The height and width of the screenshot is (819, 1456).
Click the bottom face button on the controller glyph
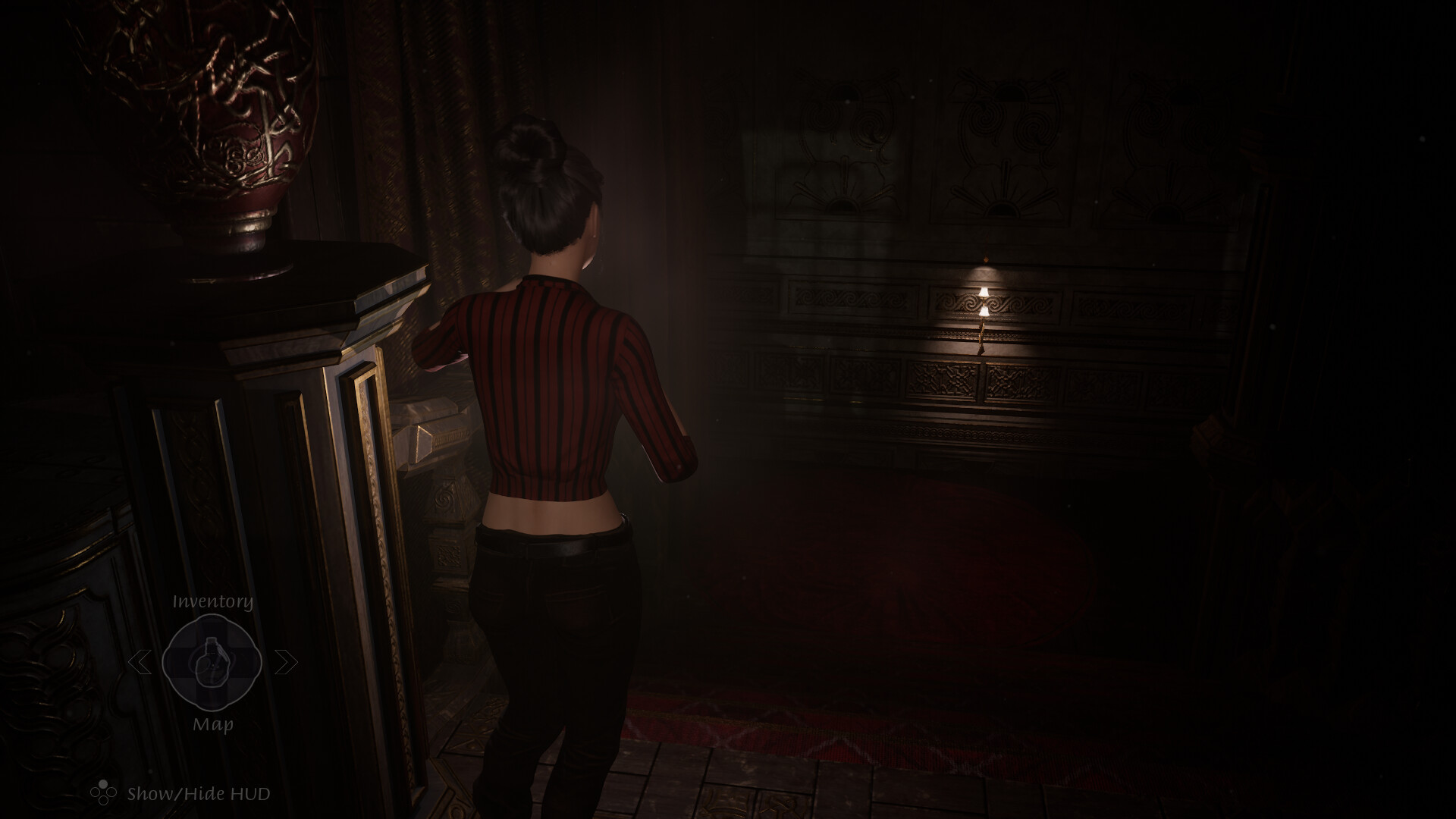[x=103, y=800]
